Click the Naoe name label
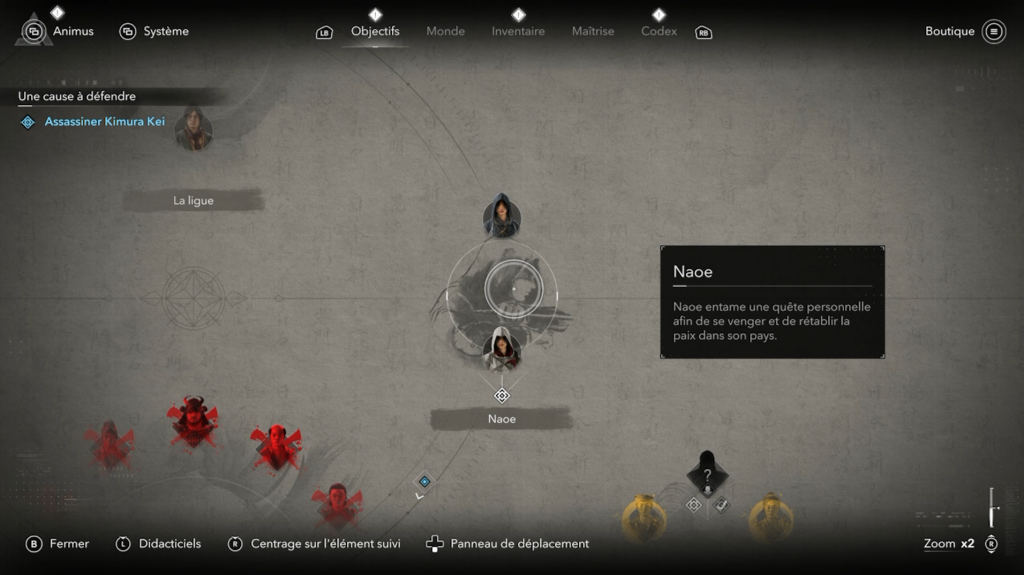The width and height of the screenshot is (1024, 575). pyautogui.click(x=502, y=419)
